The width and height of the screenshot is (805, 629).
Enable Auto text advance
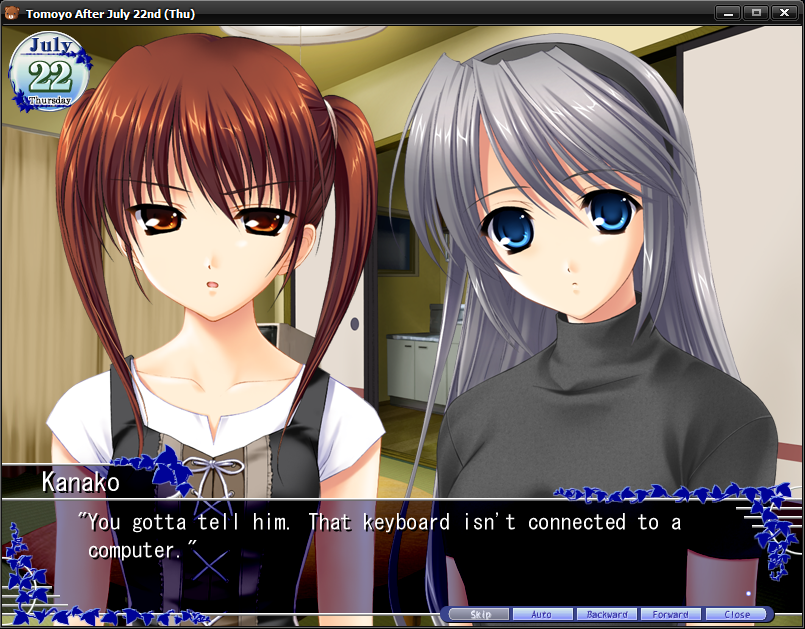543,614
